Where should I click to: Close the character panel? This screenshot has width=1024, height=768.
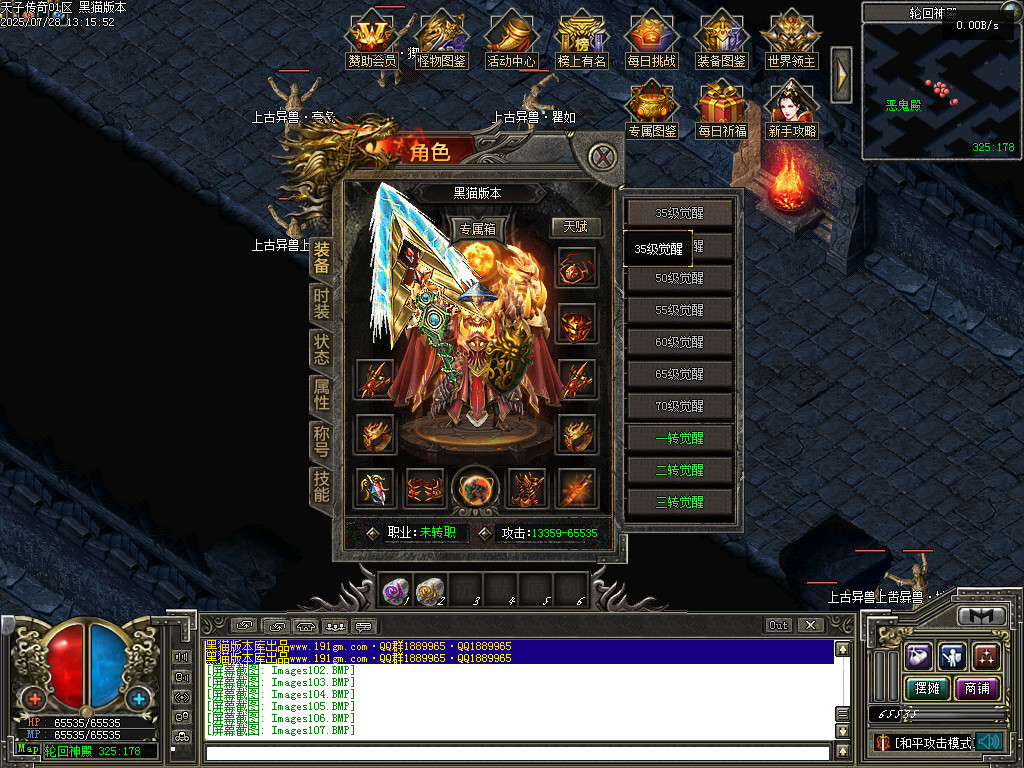[x=601, y=157]
